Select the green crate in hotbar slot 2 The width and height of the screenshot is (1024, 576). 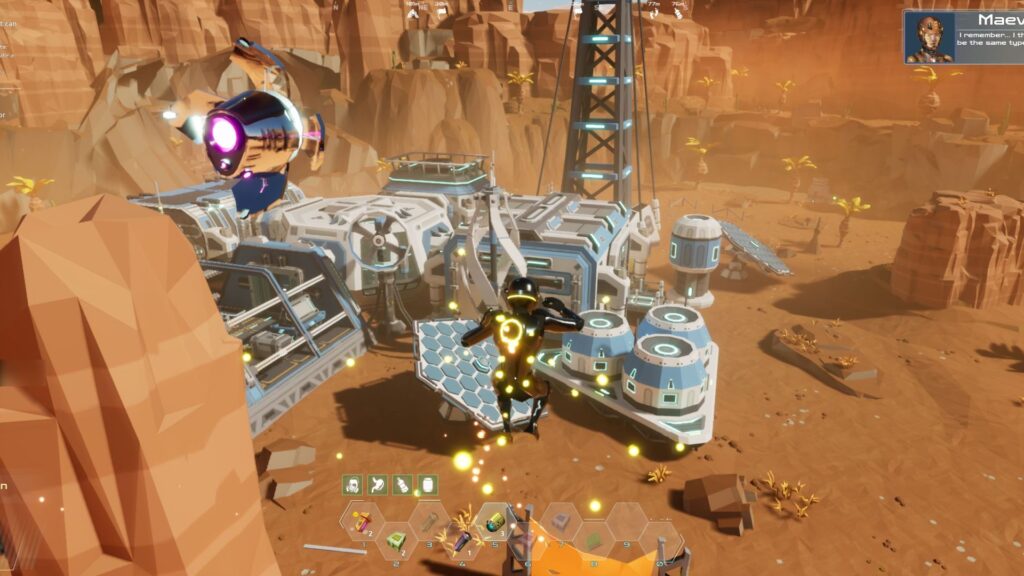395,541
